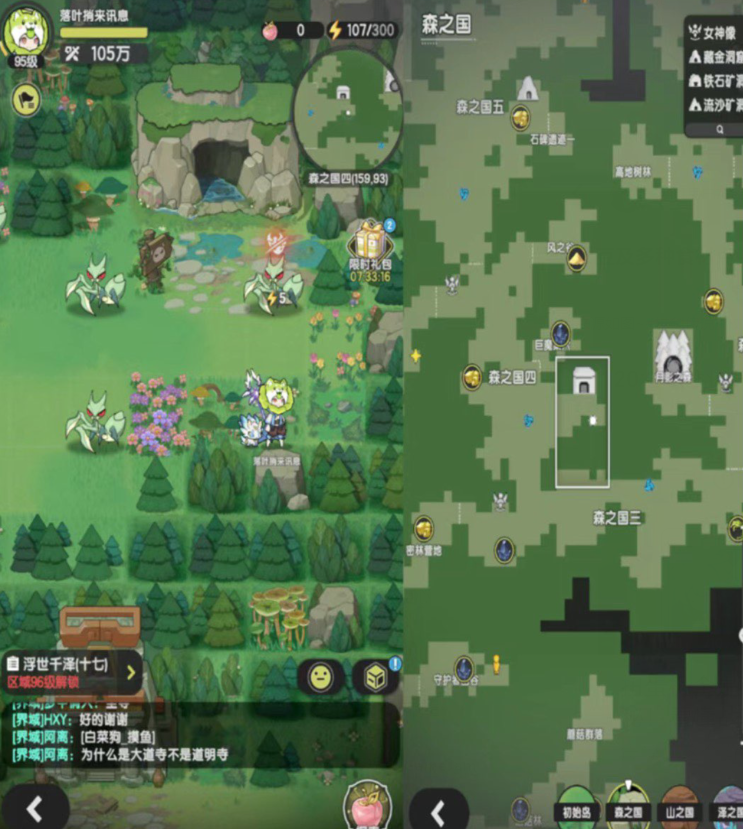The height and width of the screenshot is (829, 743).
Task: Open the yellow cube icon button
Action: point(375,677)
